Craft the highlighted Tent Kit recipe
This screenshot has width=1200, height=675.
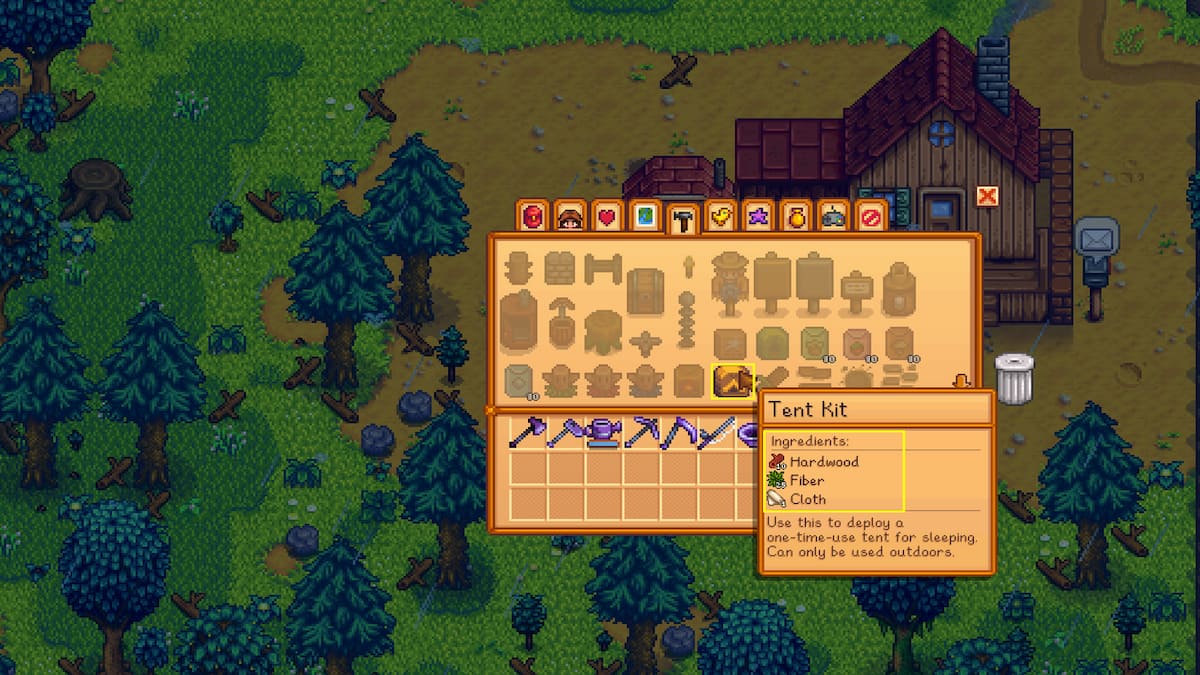point(732,381)
